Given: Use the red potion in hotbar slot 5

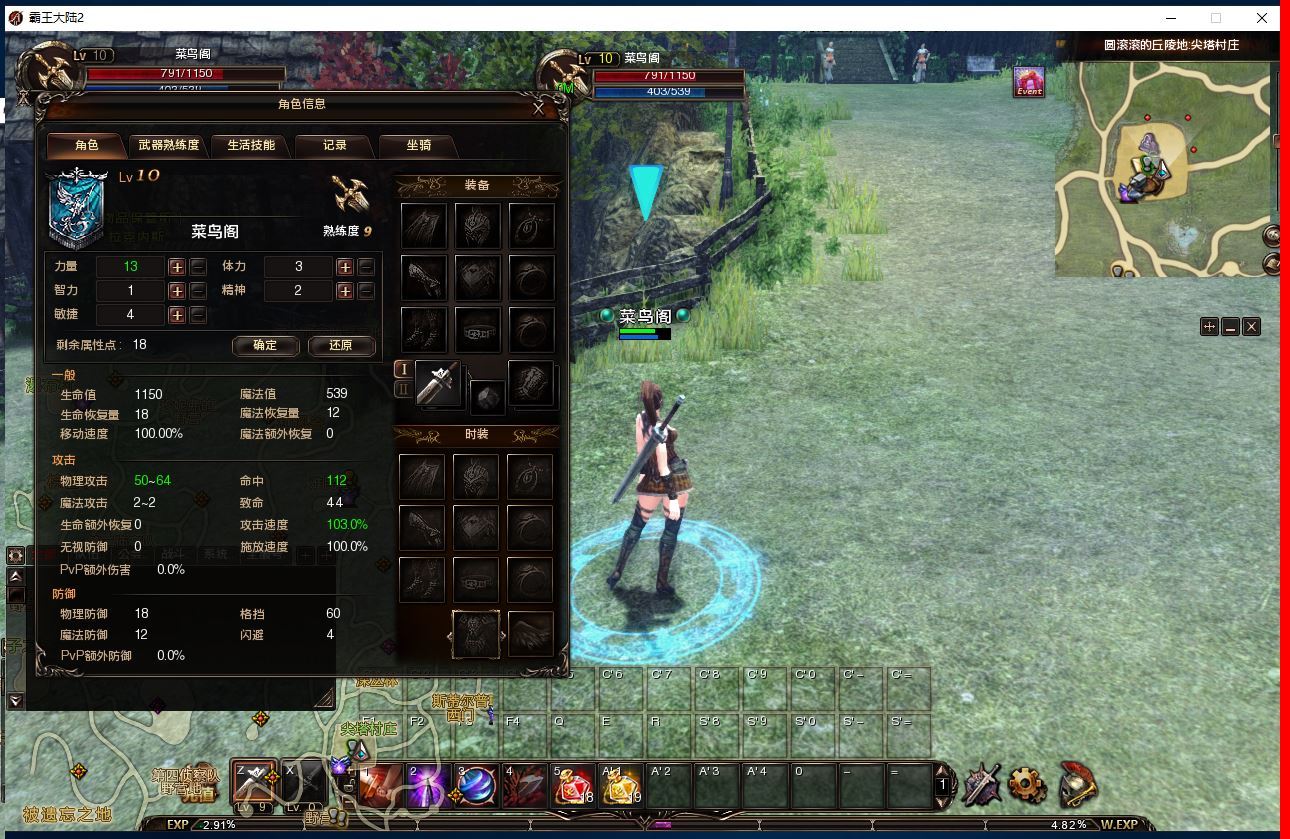Looking at the screenshot, I should (x=573, y=786).
